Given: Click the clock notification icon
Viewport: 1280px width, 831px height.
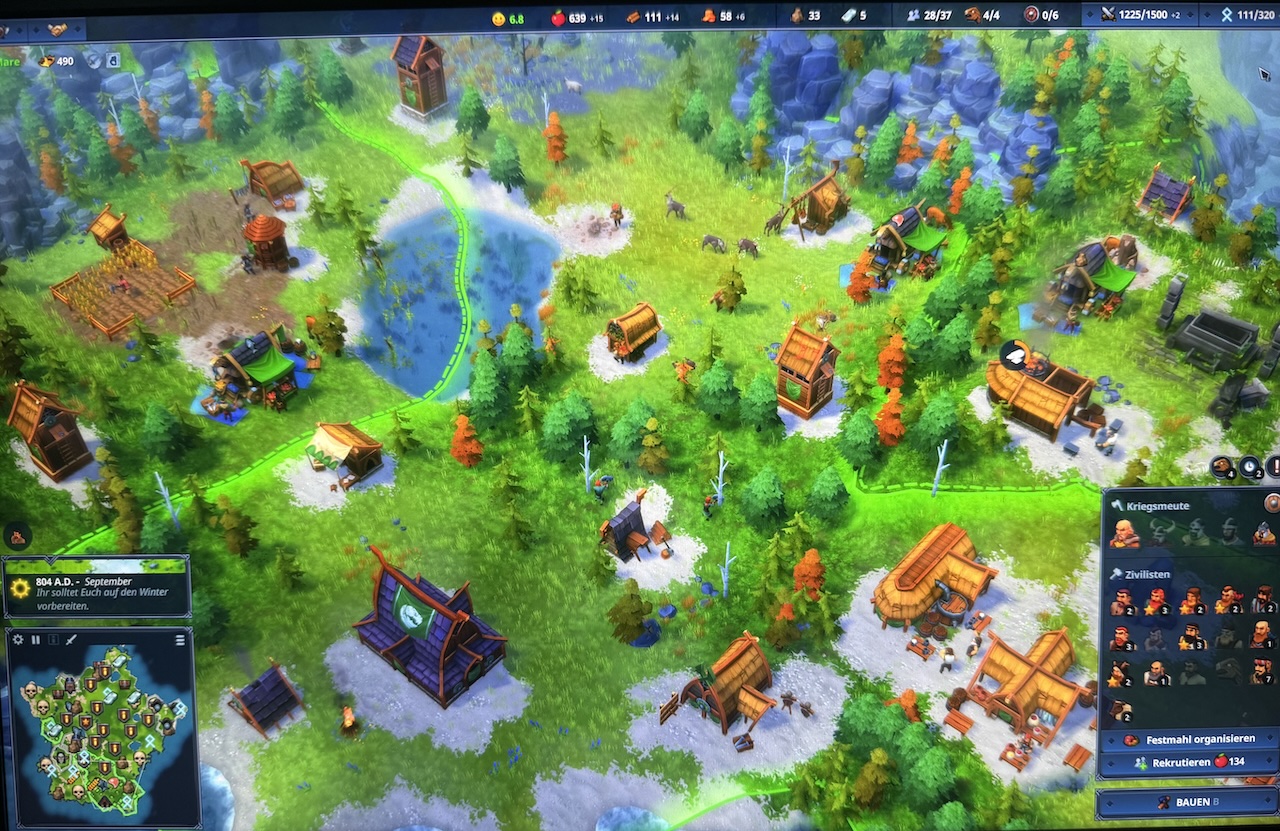Looking at the screenshot, I should point(1250,466).
